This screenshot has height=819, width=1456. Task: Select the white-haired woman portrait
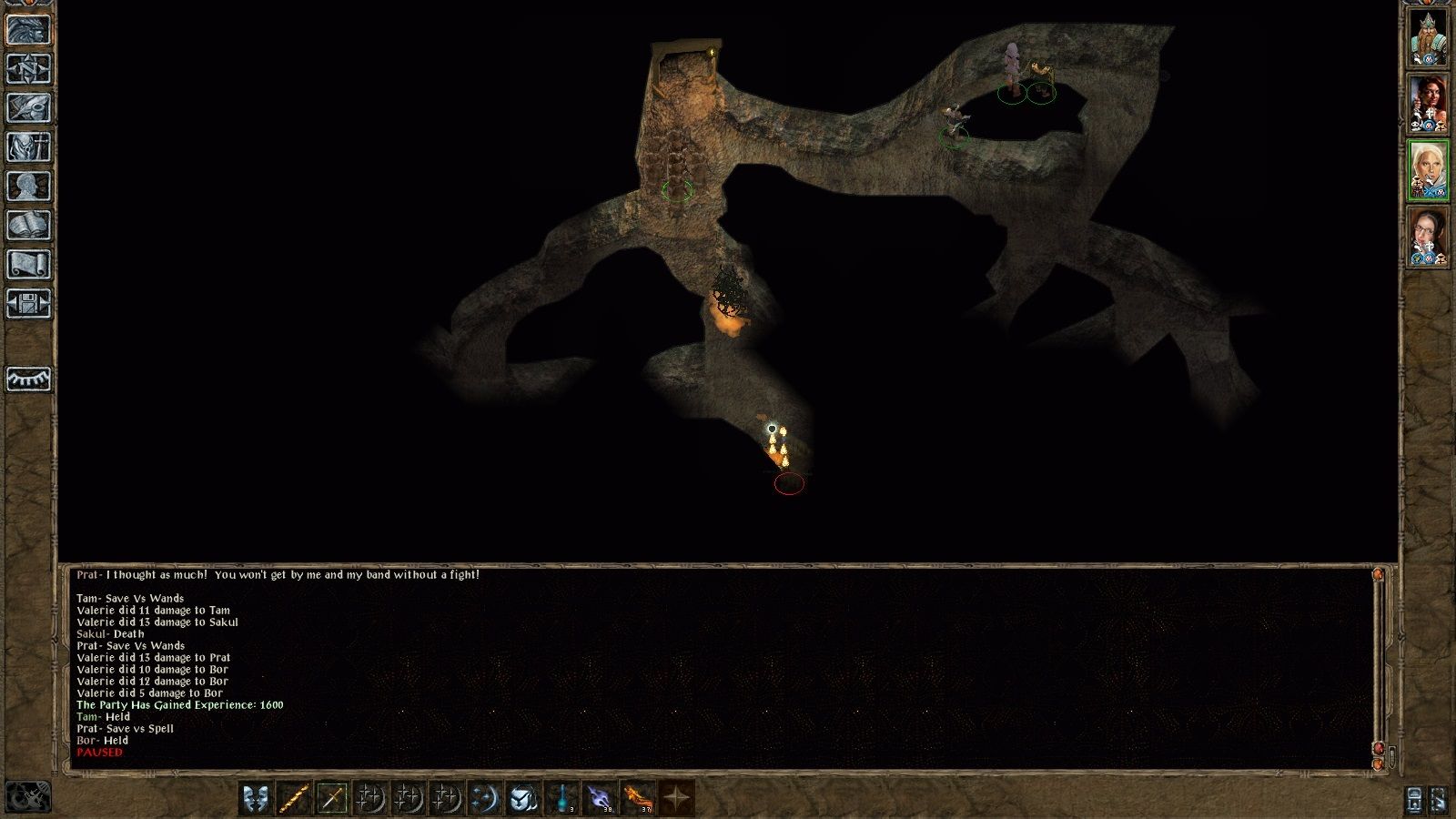[1428, 170]
